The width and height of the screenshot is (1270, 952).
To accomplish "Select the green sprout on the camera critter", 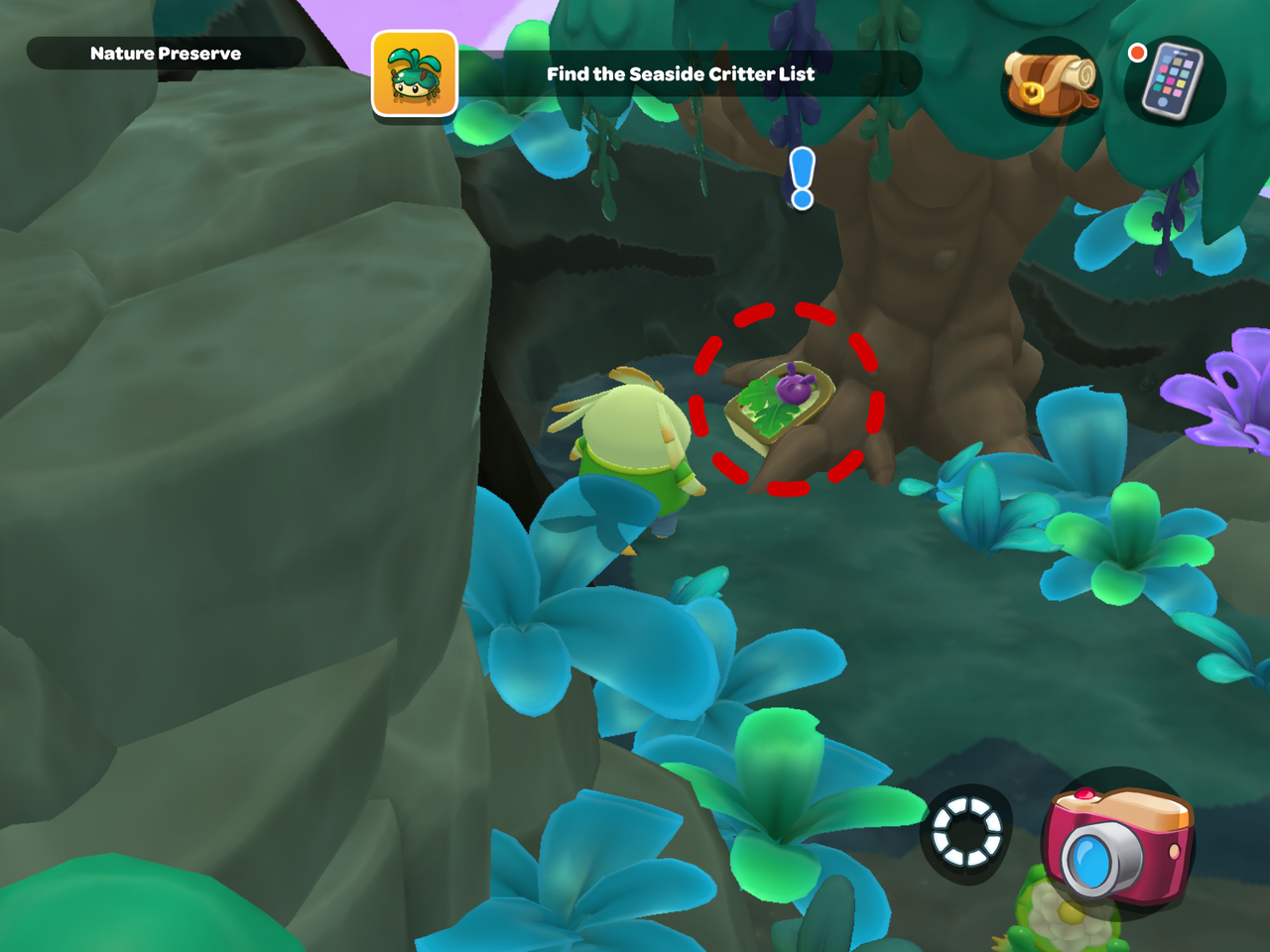I will click(1037, 873).
